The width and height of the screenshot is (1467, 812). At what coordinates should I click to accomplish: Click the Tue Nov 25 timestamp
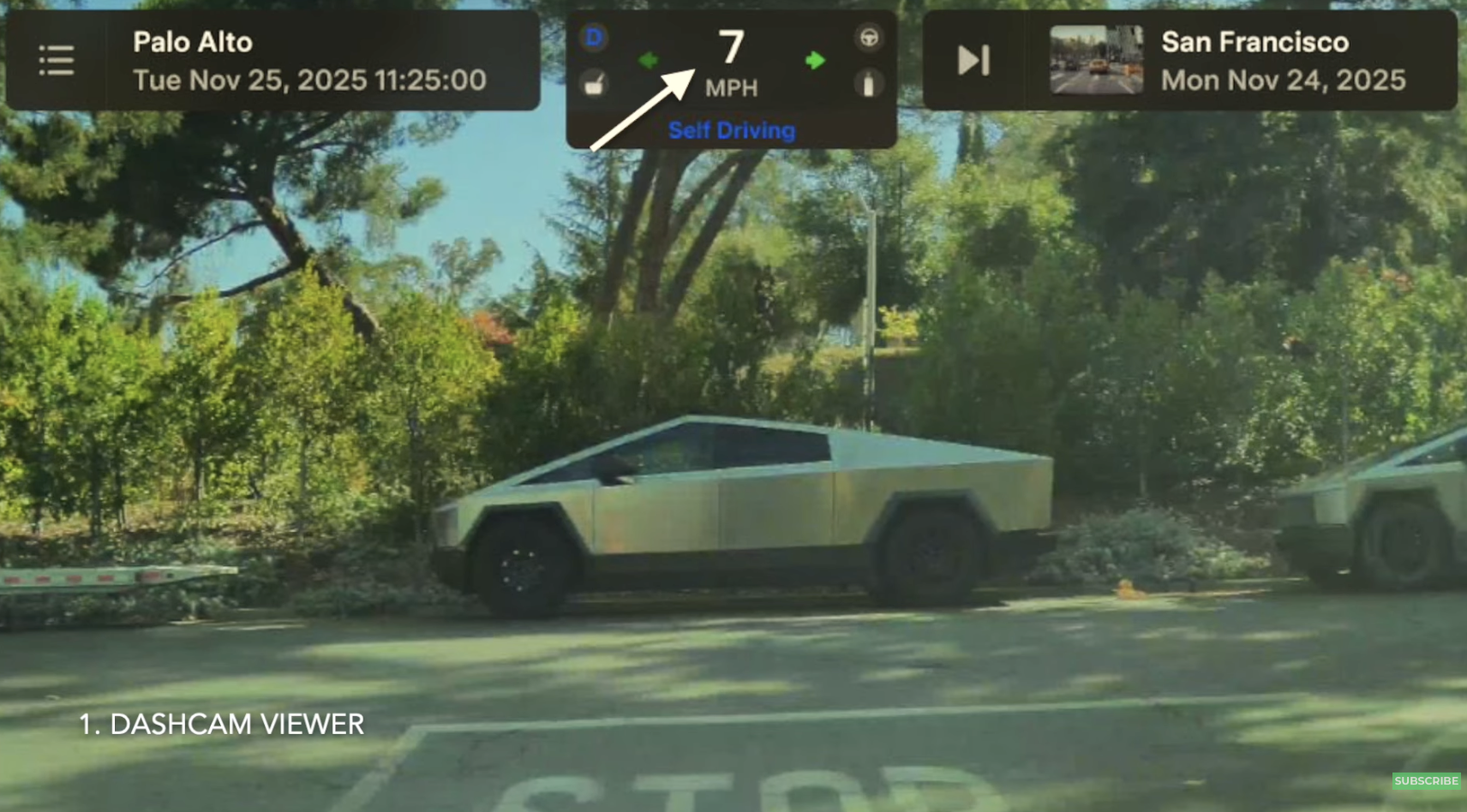coord(308,80)
